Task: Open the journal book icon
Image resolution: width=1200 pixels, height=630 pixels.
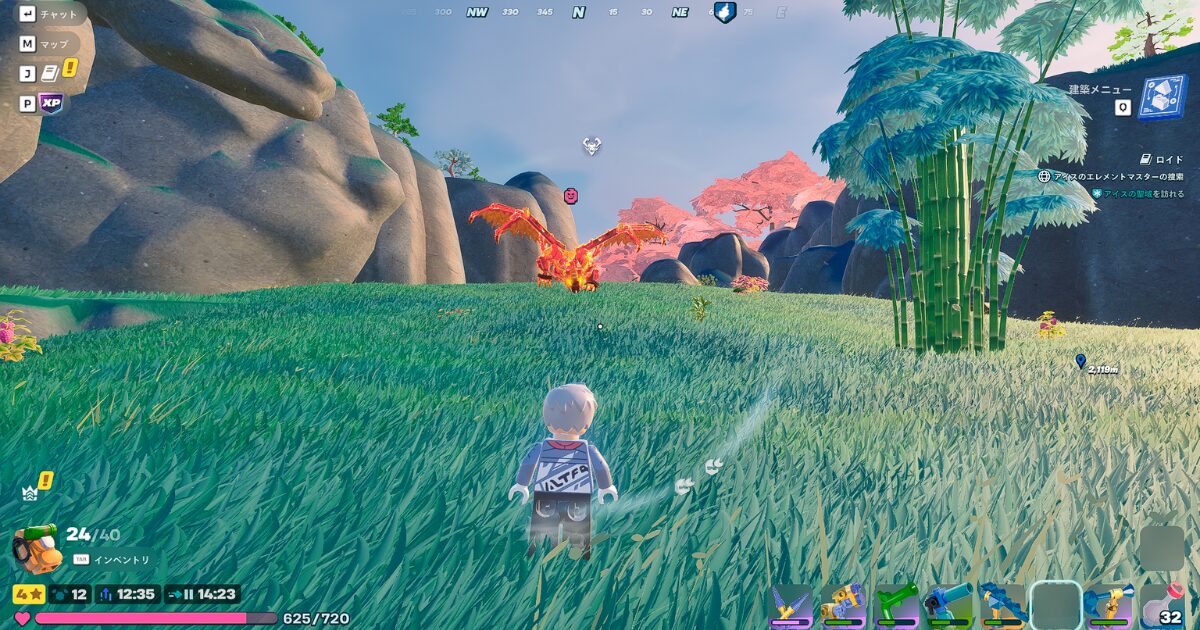Action: (x=50, y=74)
